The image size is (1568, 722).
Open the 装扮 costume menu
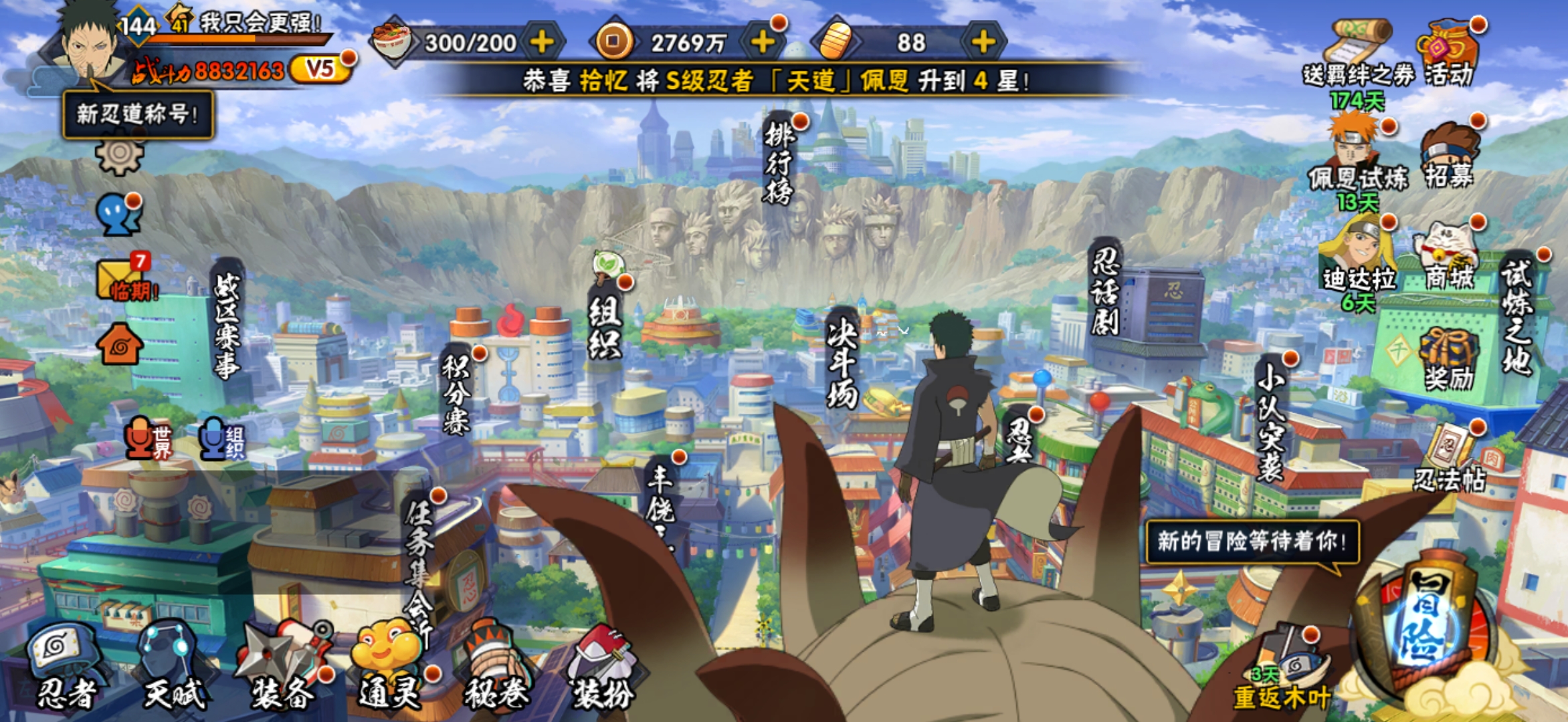pyautogui.click(x=603, y=669)
